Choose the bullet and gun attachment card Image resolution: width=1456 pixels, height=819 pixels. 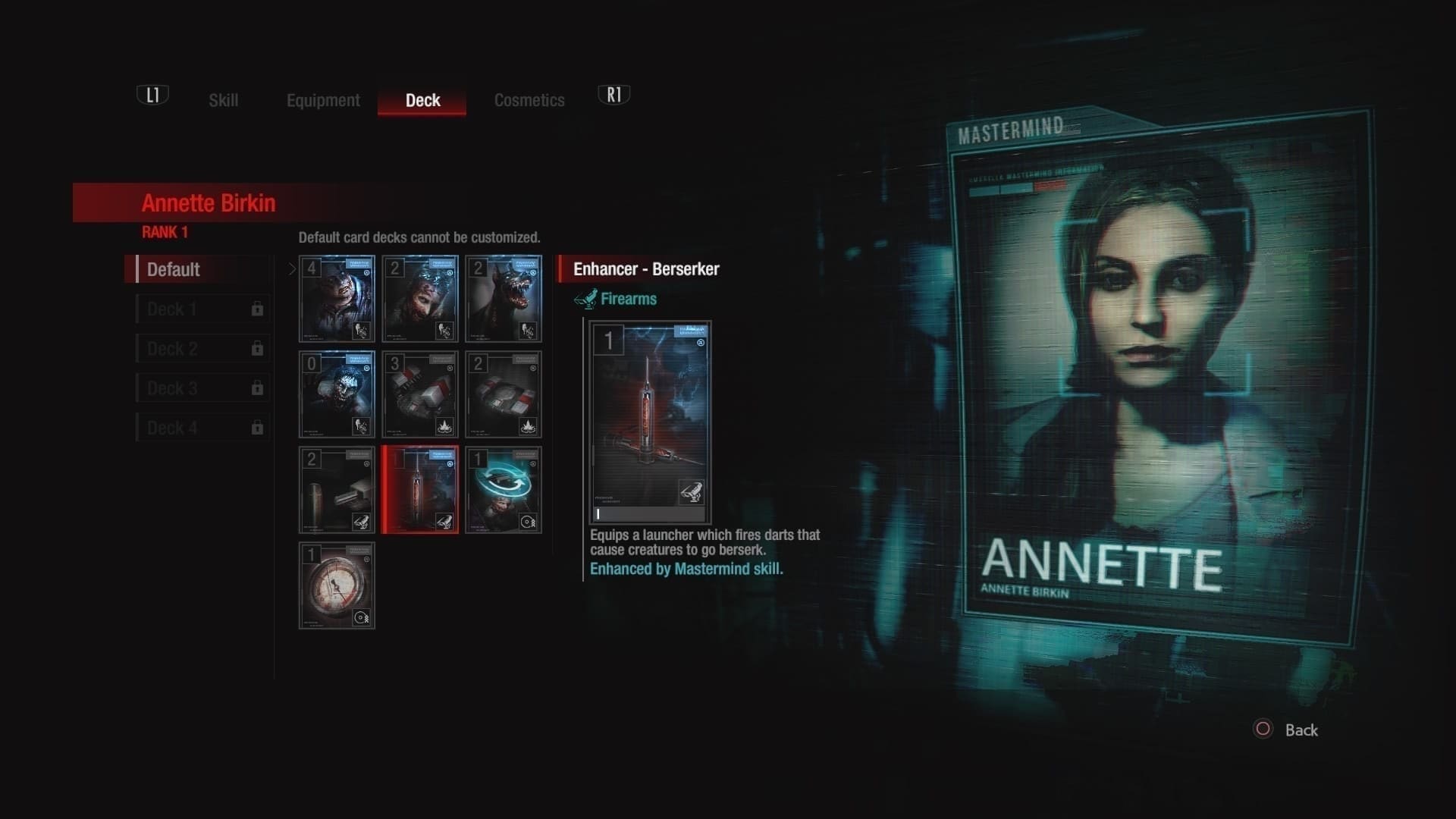[x=337, y=490]
